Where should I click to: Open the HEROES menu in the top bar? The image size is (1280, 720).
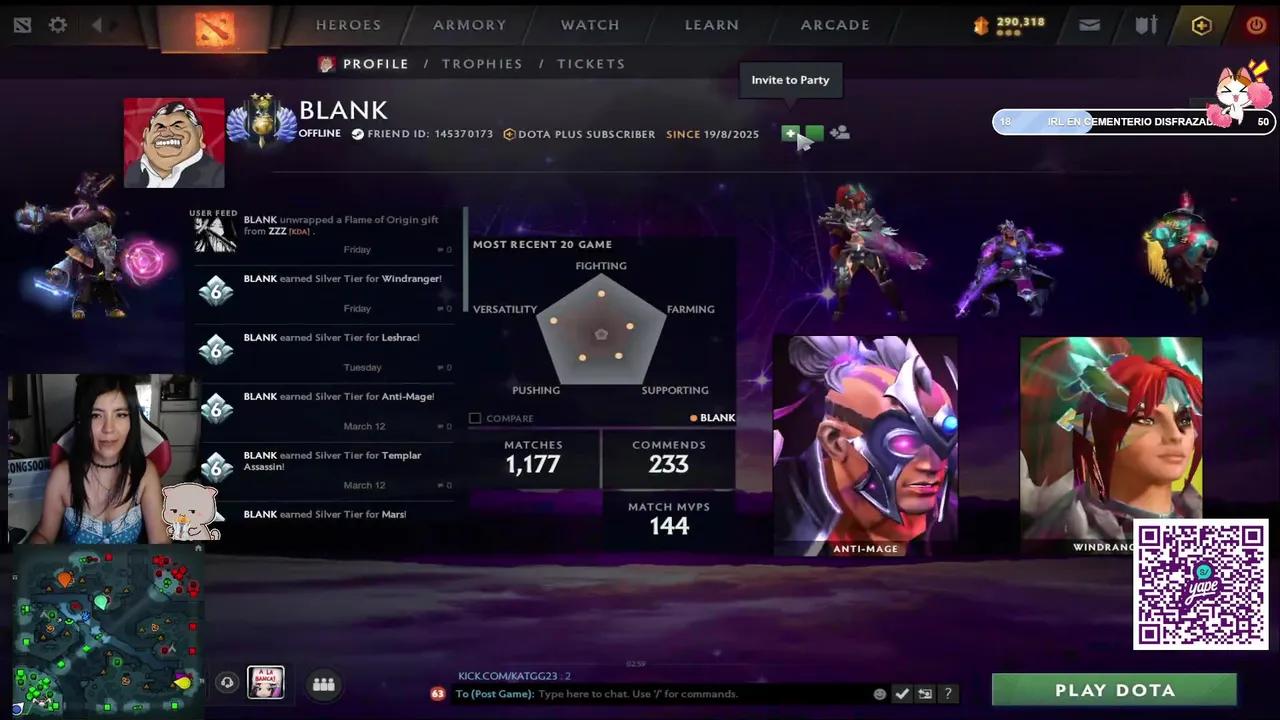[x=348, y=24]
